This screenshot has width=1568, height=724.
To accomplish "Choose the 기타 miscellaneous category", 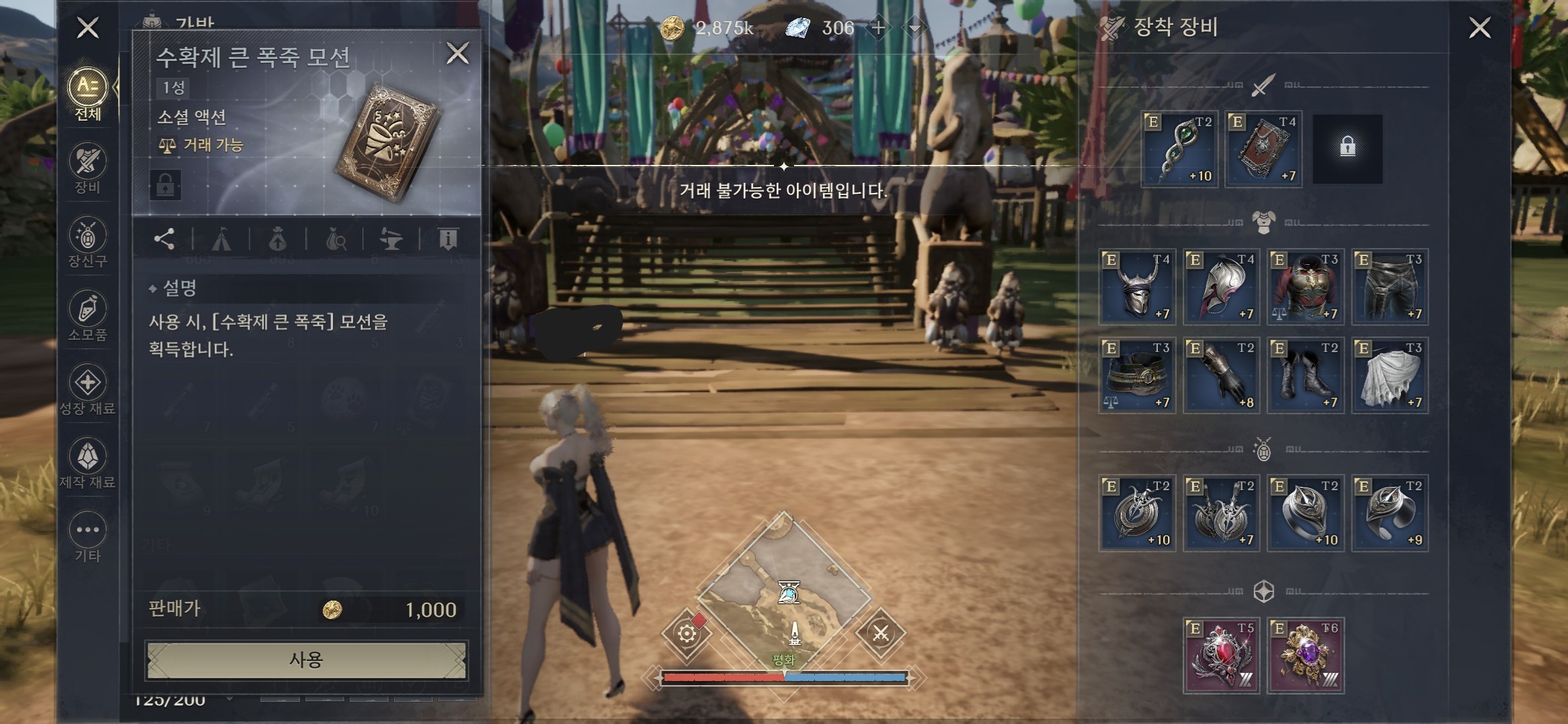I will pyautogui.click(x=88, y=537).
